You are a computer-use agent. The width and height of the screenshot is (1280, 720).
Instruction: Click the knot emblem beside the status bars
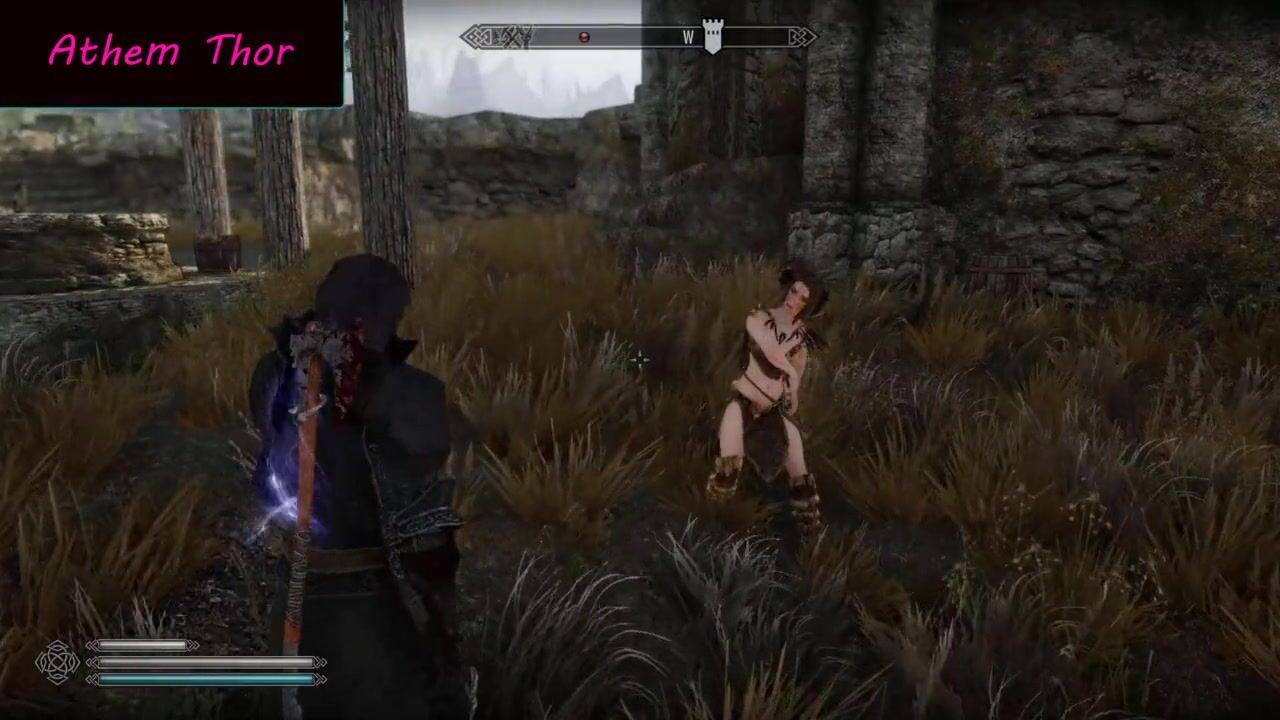[57, 662]
